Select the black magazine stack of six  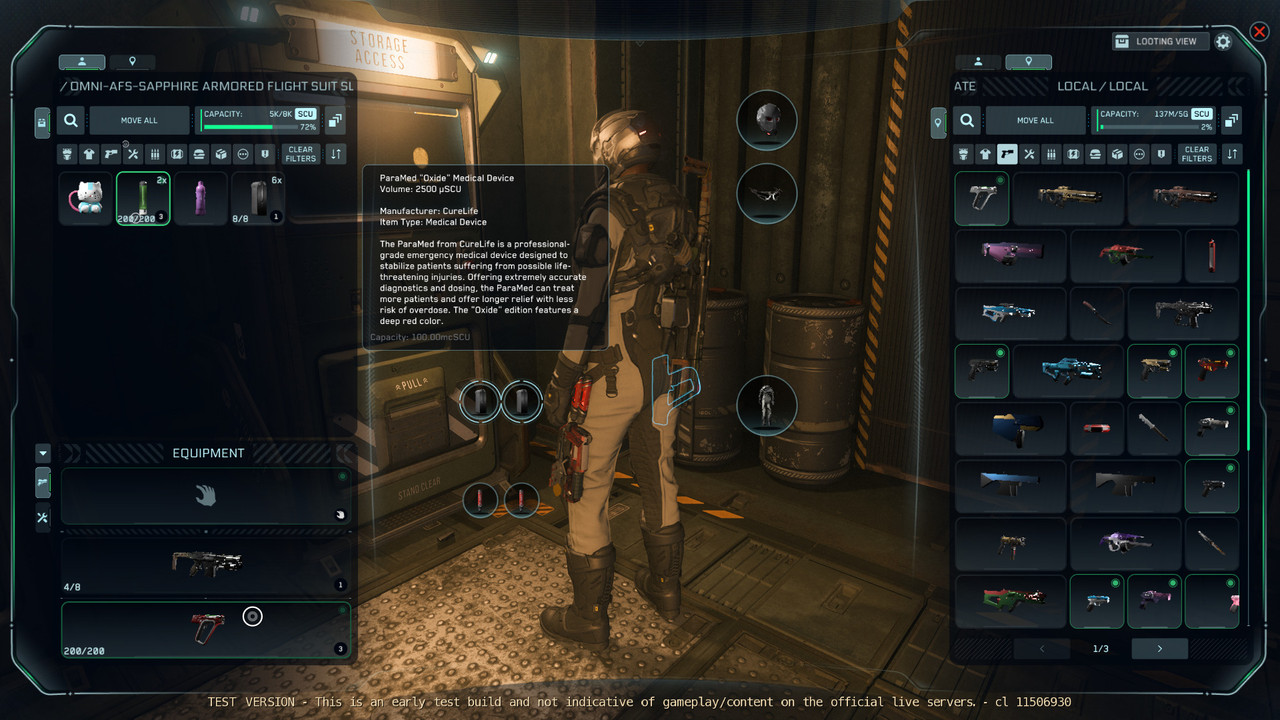click(x=258, y=198)
